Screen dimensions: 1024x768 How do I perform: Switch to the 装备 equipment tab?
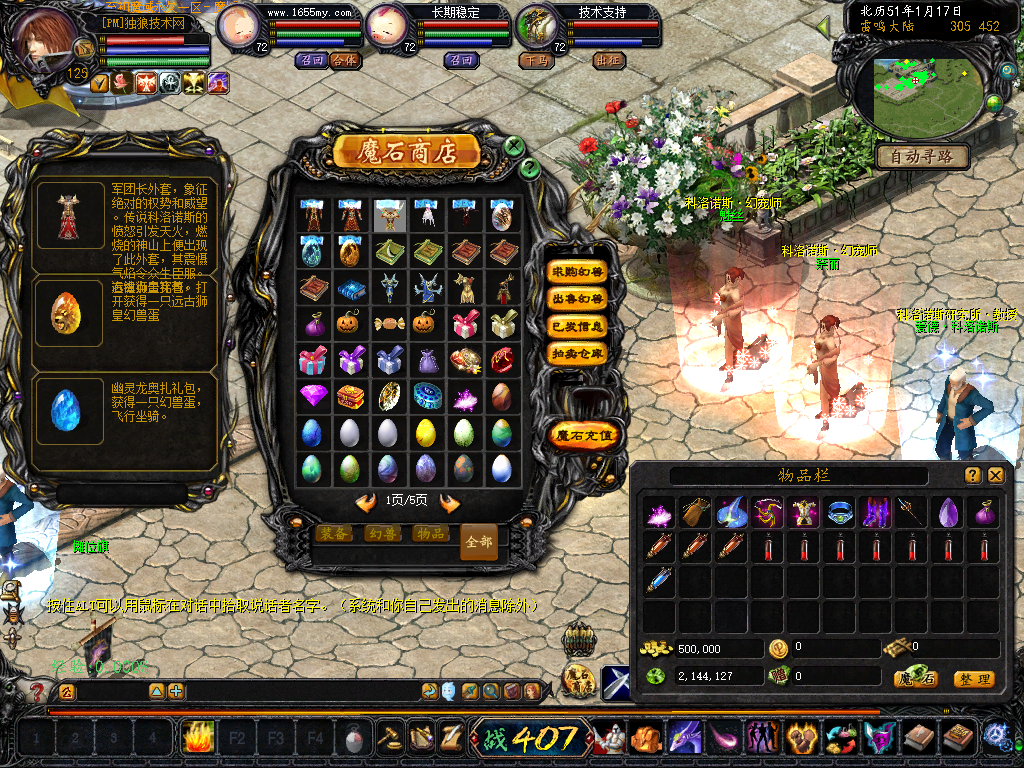(x=335, y=534)
